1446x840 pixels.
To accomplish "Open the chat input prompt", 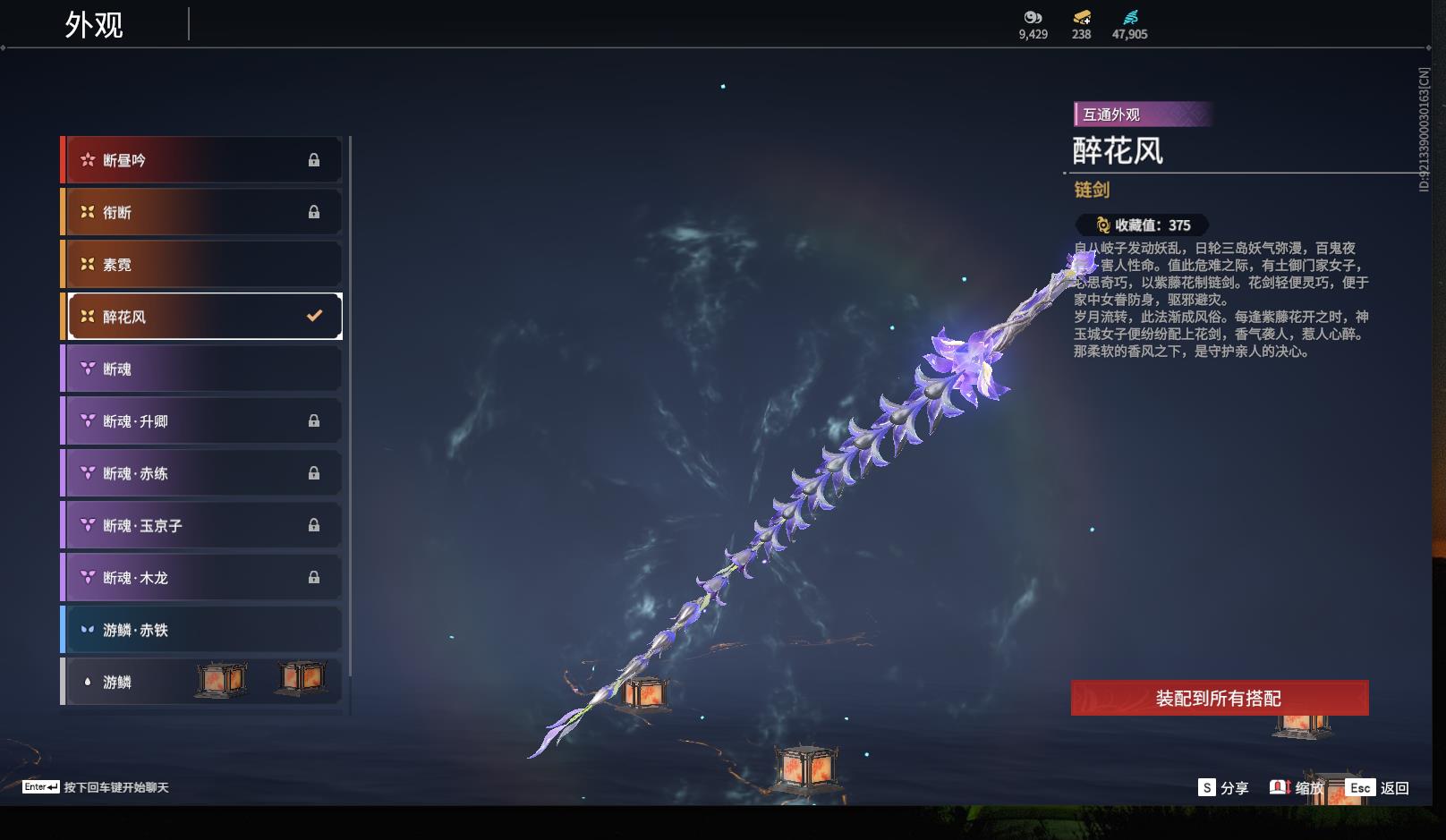I will coord(96,787).
